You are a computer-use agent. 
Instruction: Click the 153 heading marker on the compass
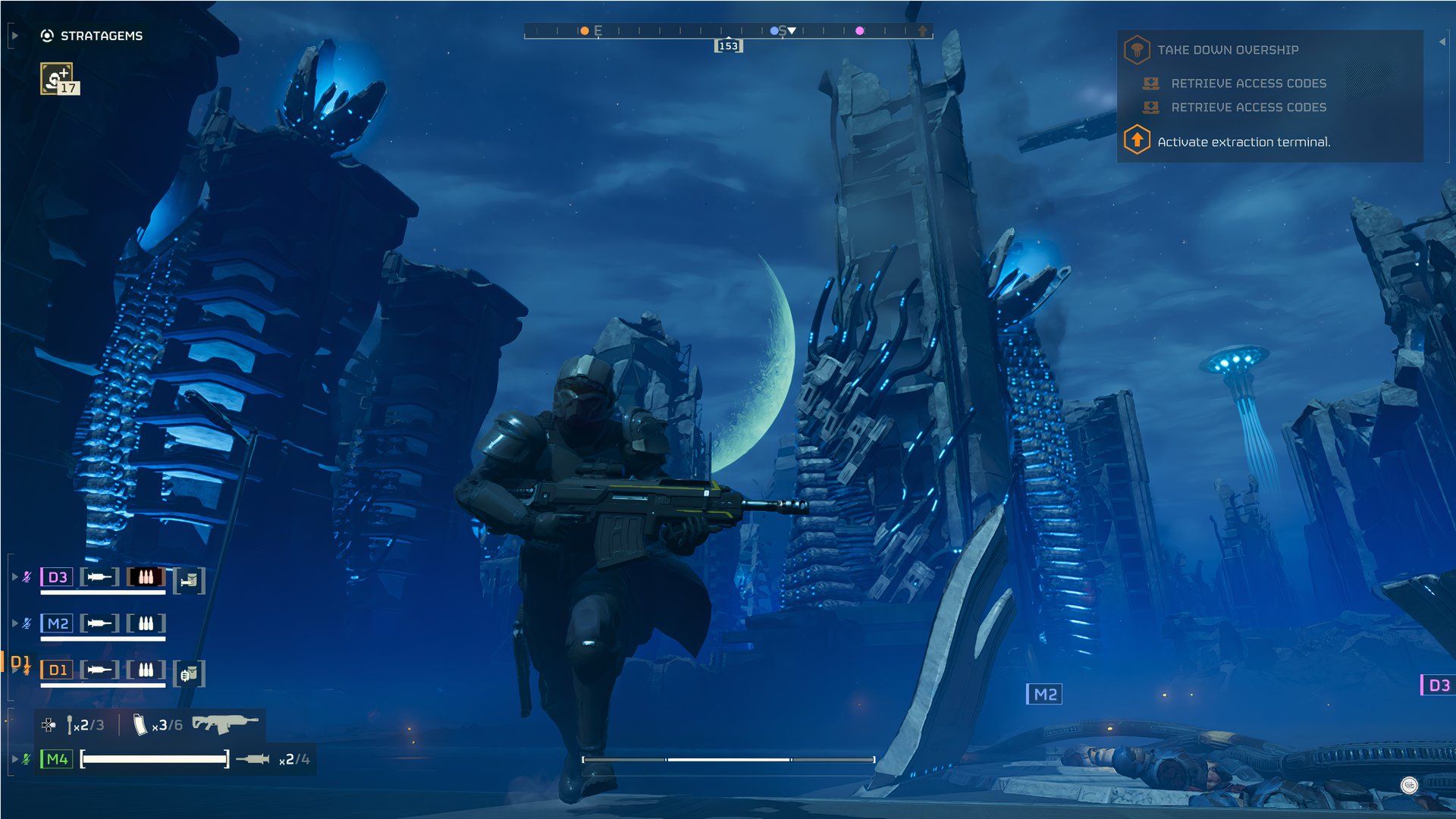[727, 45]
